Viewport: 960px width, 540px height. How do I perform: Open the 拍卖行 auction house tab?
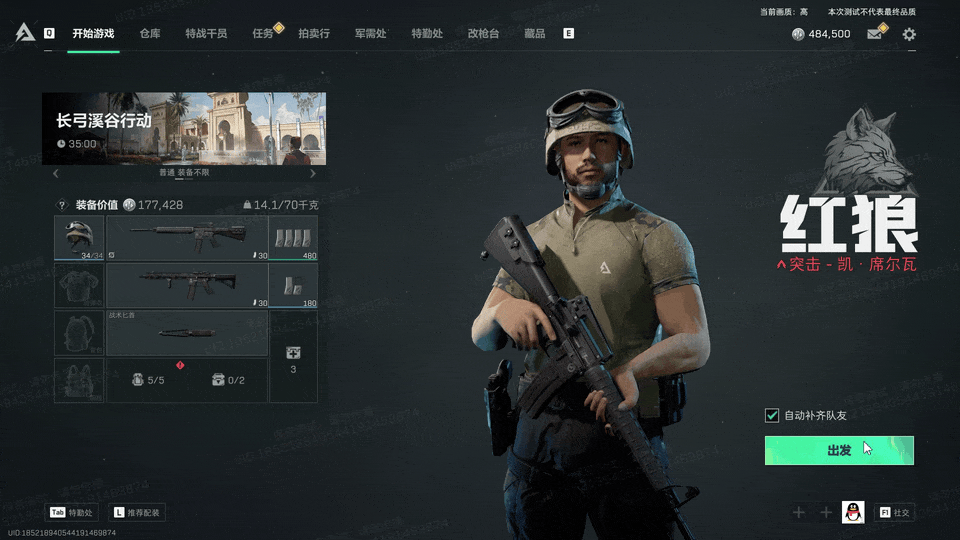click(314, 33)
